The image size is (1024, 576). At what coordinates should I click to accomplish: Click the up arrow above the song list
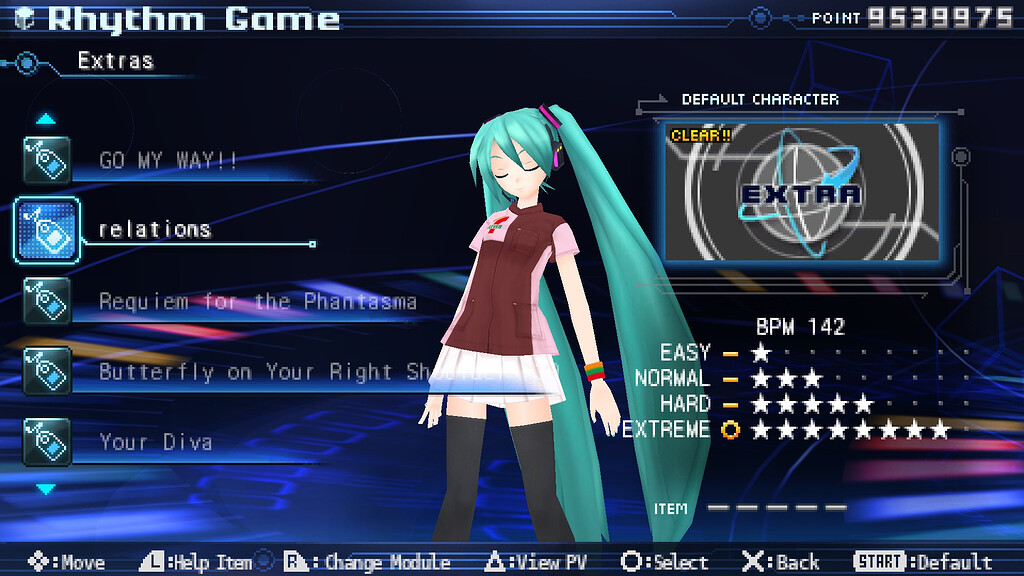point(46,119)
